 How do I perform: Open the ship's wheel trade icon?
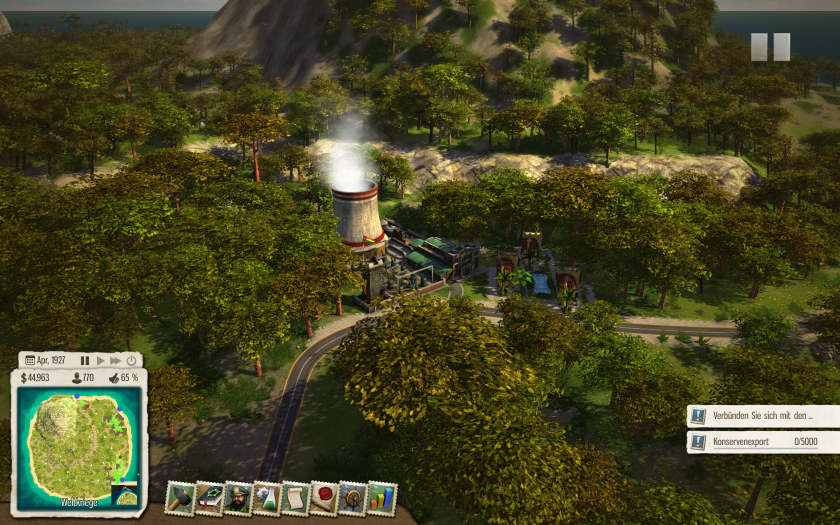(x=352, y=497)
